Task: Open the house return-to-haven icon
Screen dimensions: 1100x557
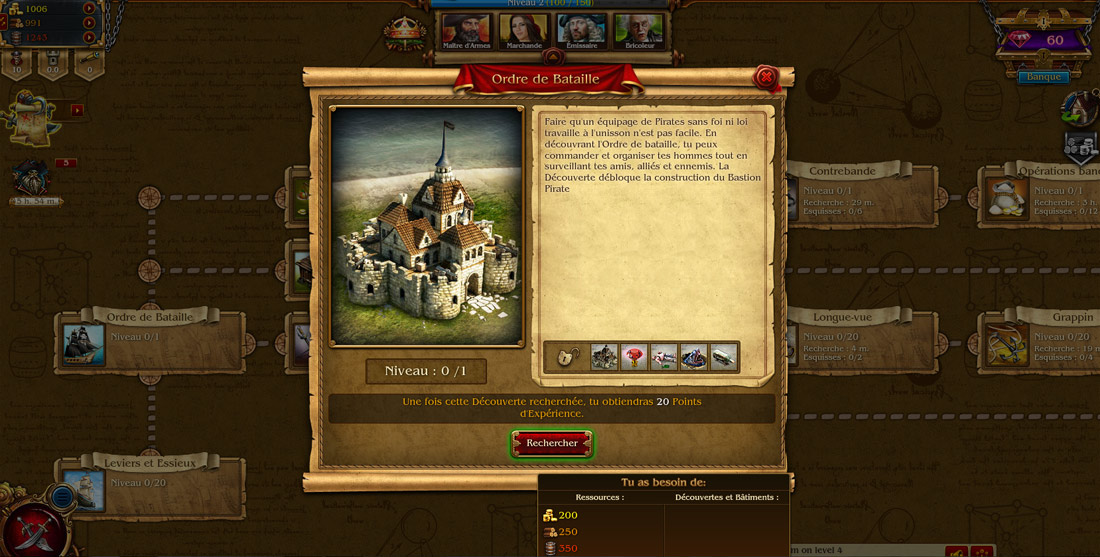Action: (1080, 108)
